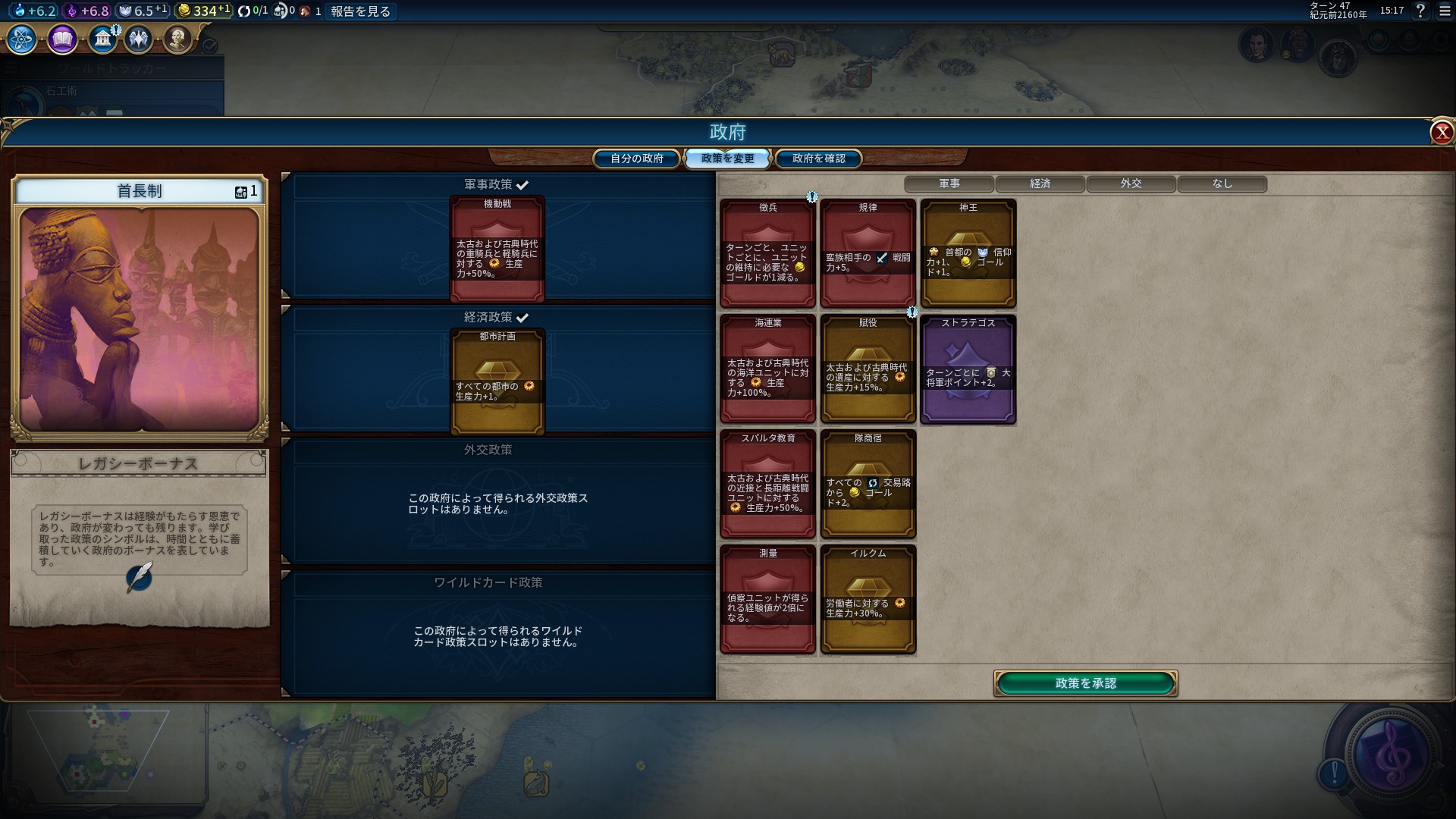Select the 政策を変更 tab
Viewport: 1456px width, 819px height.
point(727,158)
